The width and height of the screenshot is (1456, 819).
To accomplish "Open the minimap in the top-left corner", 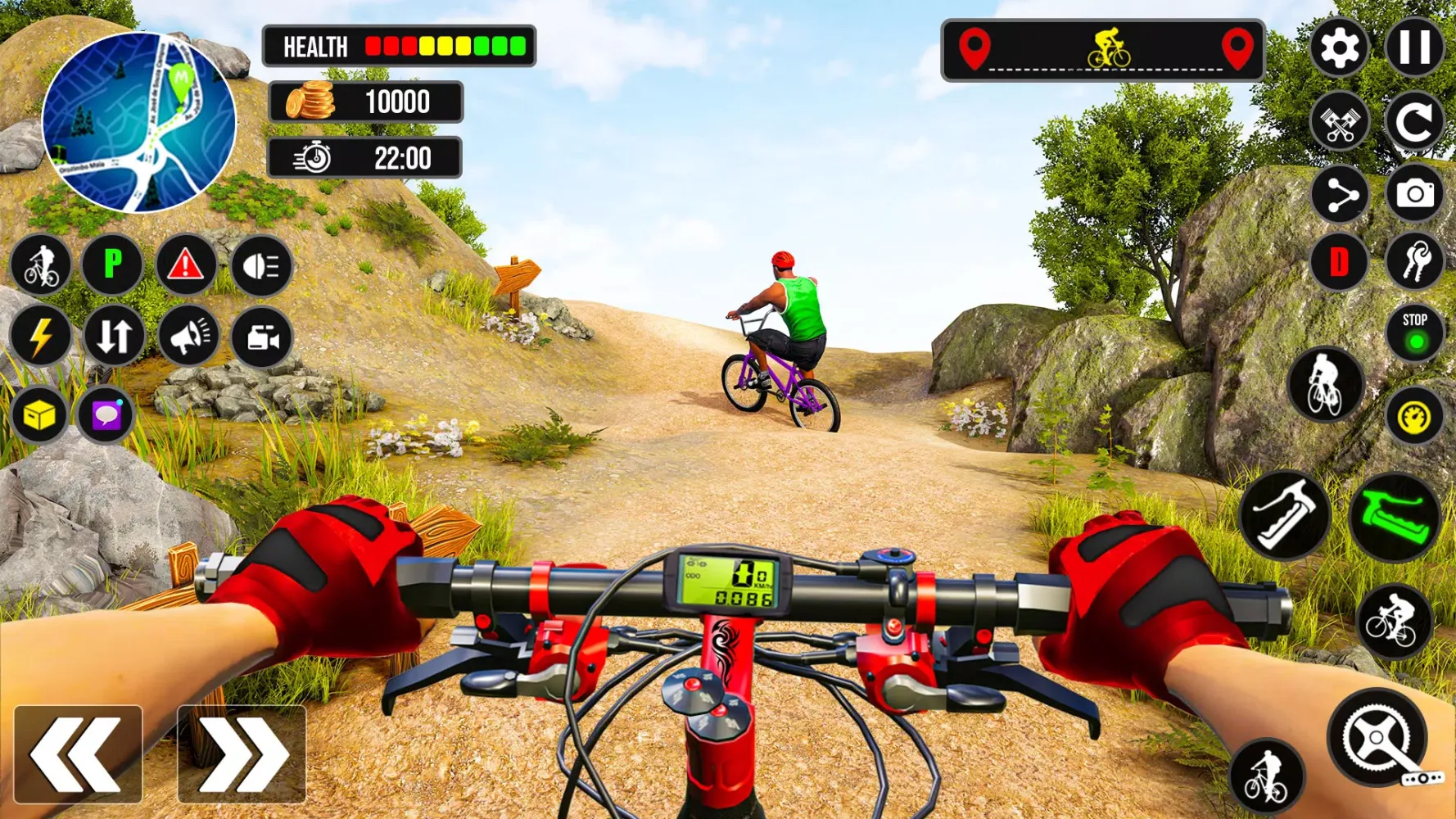I will tap(138, 117).
